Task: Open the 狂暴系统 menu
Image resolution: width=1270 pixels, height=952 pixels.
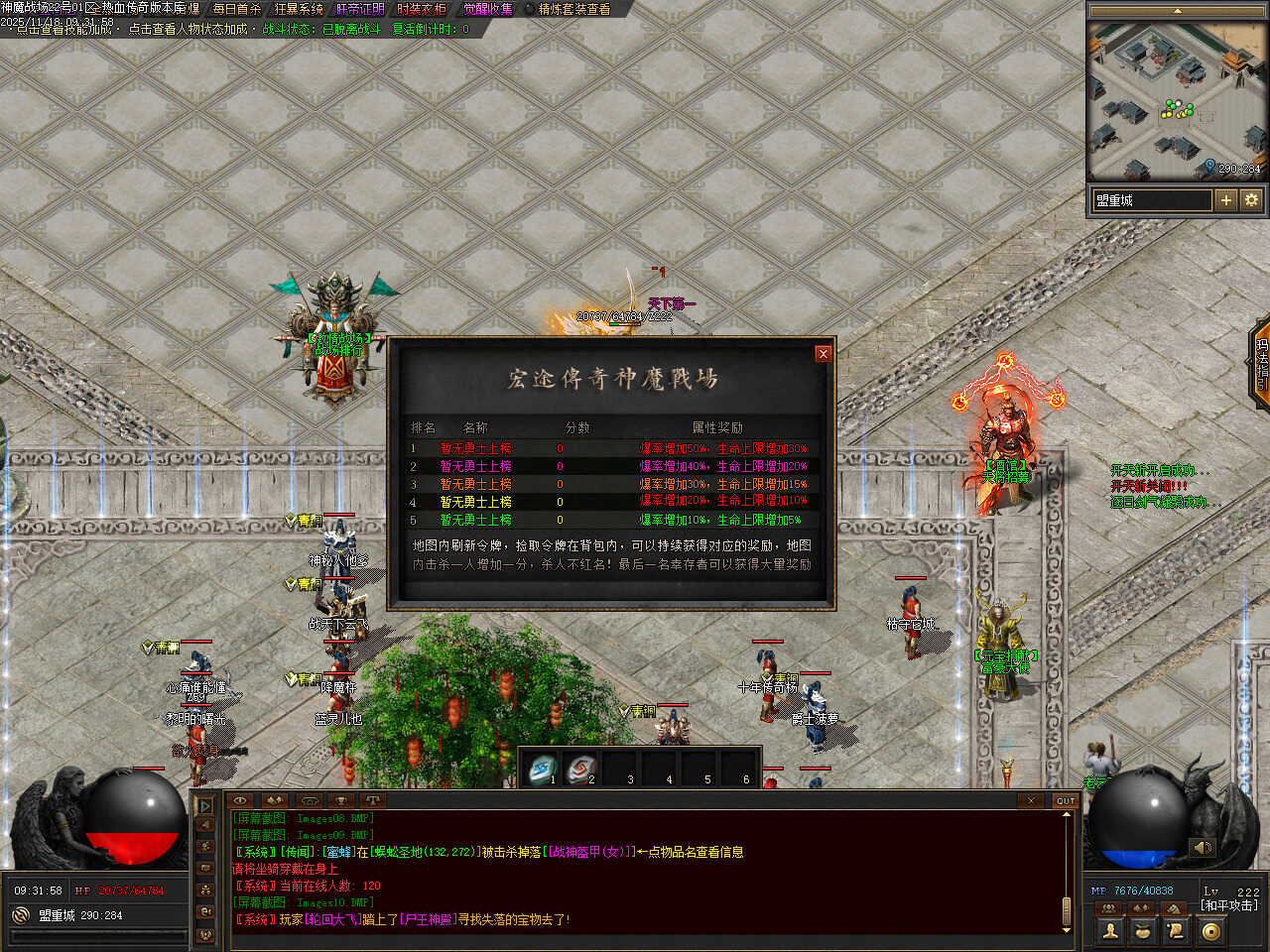Action: (x=299, y=9)
